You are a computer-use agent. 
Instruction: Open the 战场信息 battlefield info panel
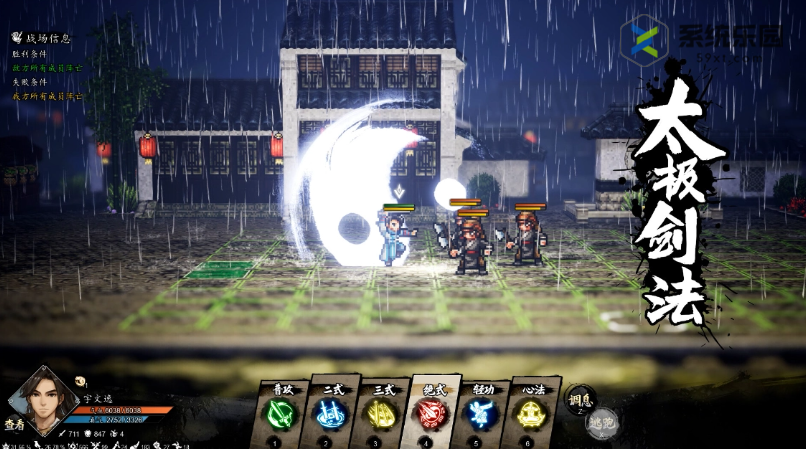[x=42, y=38]
